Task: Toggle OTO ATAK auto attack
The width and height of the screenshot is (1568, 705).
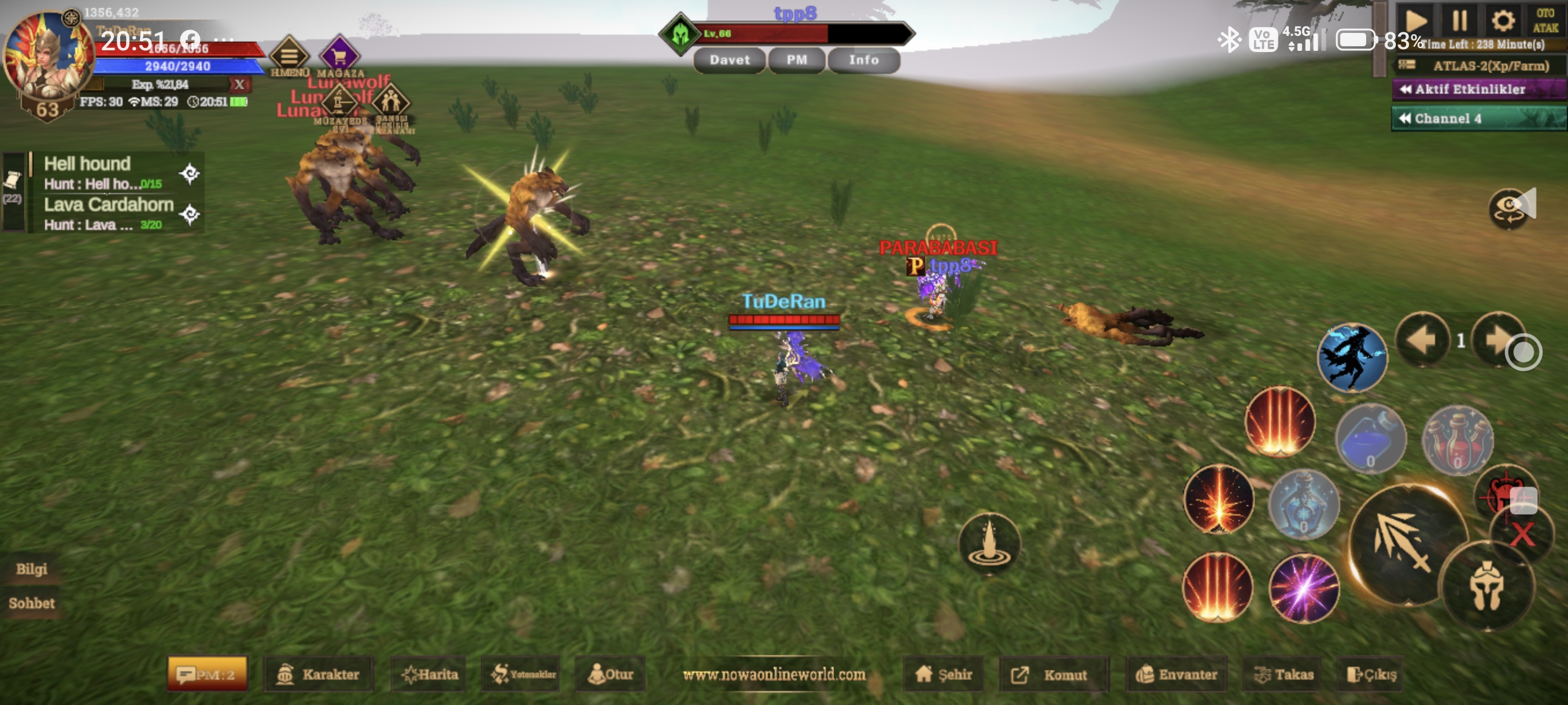Action: click(1545, 21)
